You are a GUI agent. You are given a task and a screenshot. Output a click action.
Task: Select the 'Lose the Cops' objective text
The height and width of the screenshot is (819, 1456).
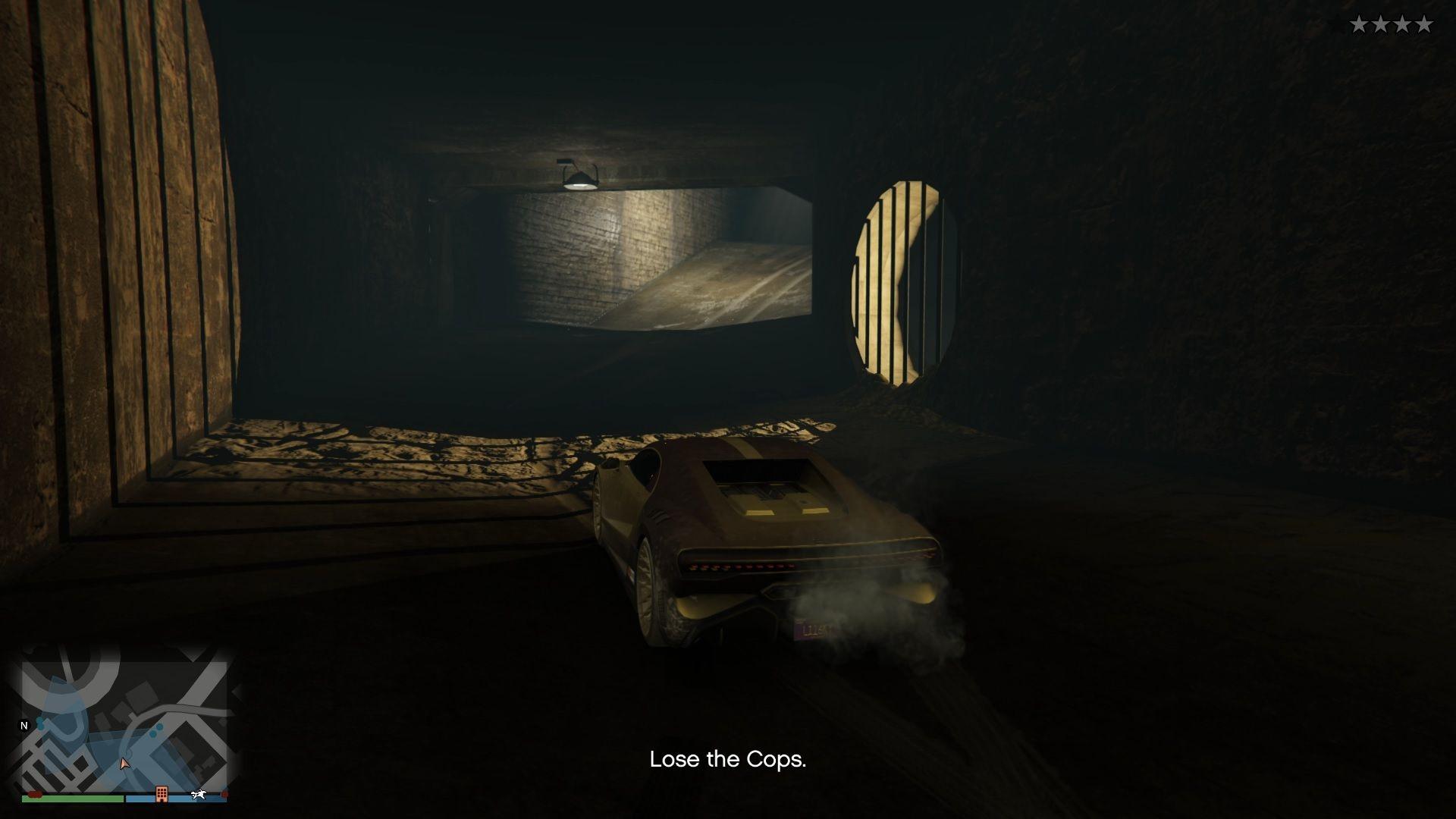coord(727,761)
